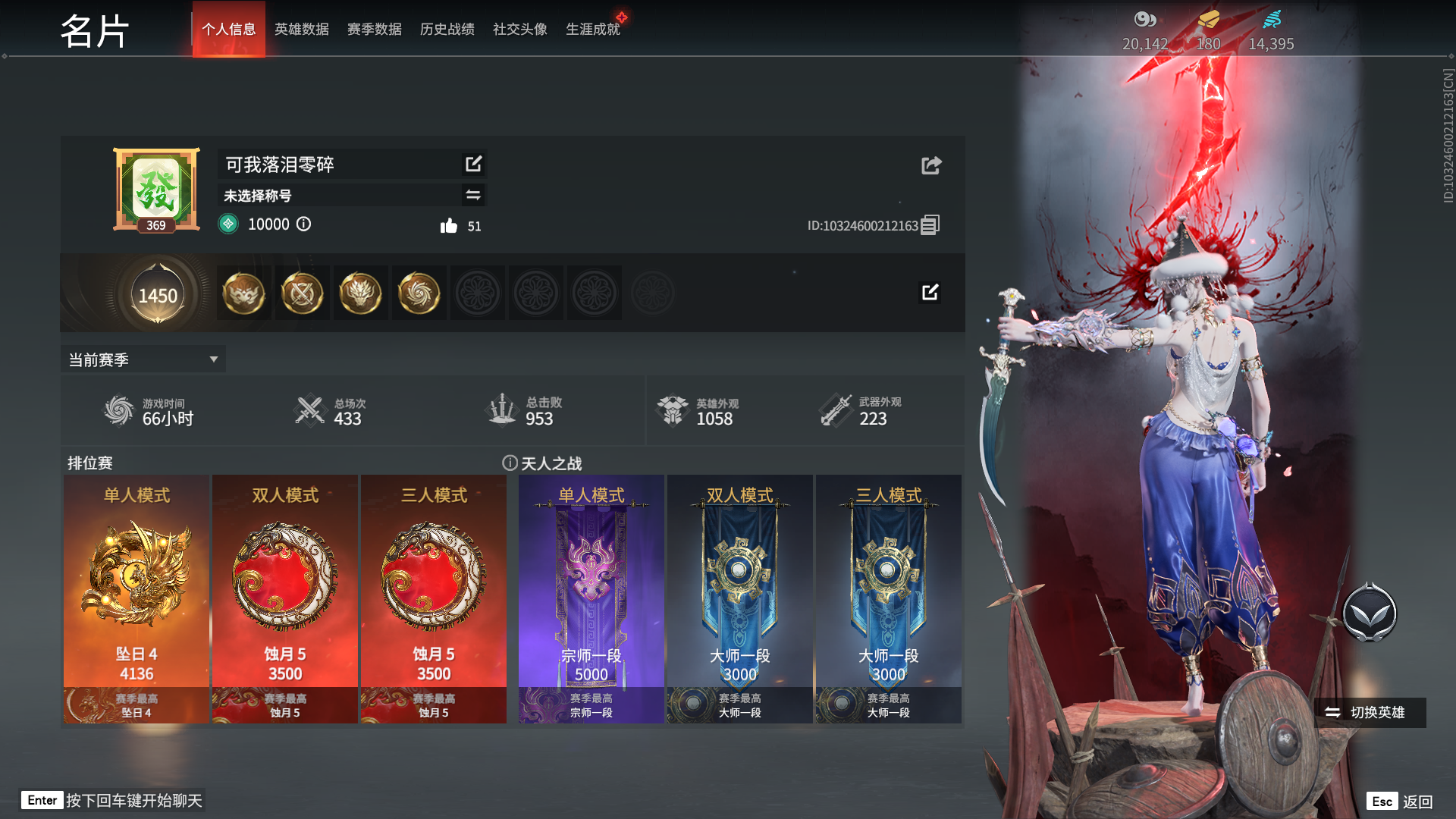The image size is (1456, 819).
Task: Click the thumbs-up like button
Action: 449,226
